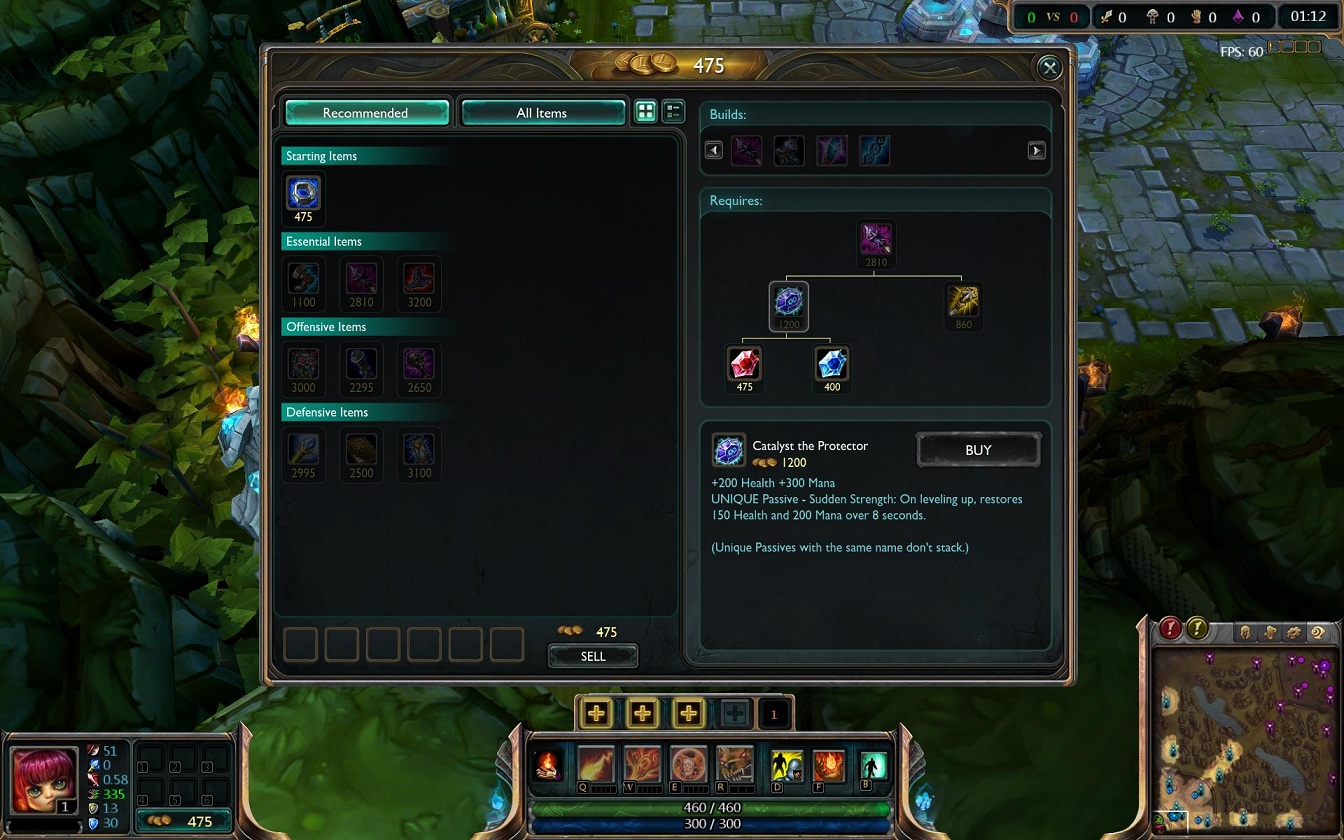Click the SELL button
Viewport: 1344px width, 840px height.
coord(593,656)
